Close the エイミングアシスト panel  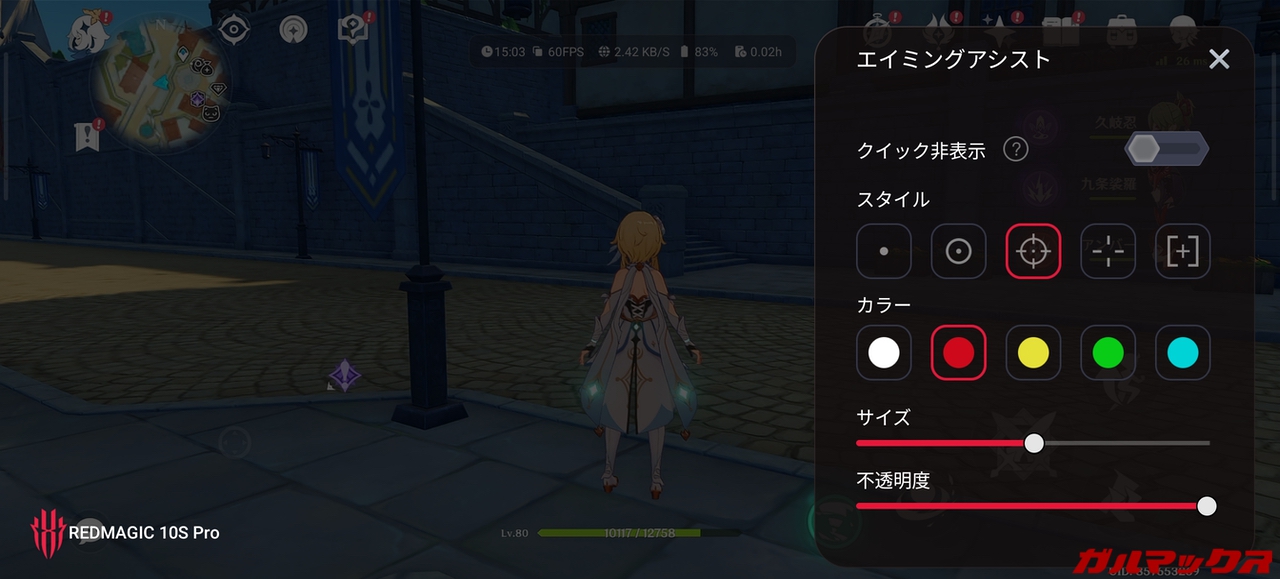coord(1219,59)
